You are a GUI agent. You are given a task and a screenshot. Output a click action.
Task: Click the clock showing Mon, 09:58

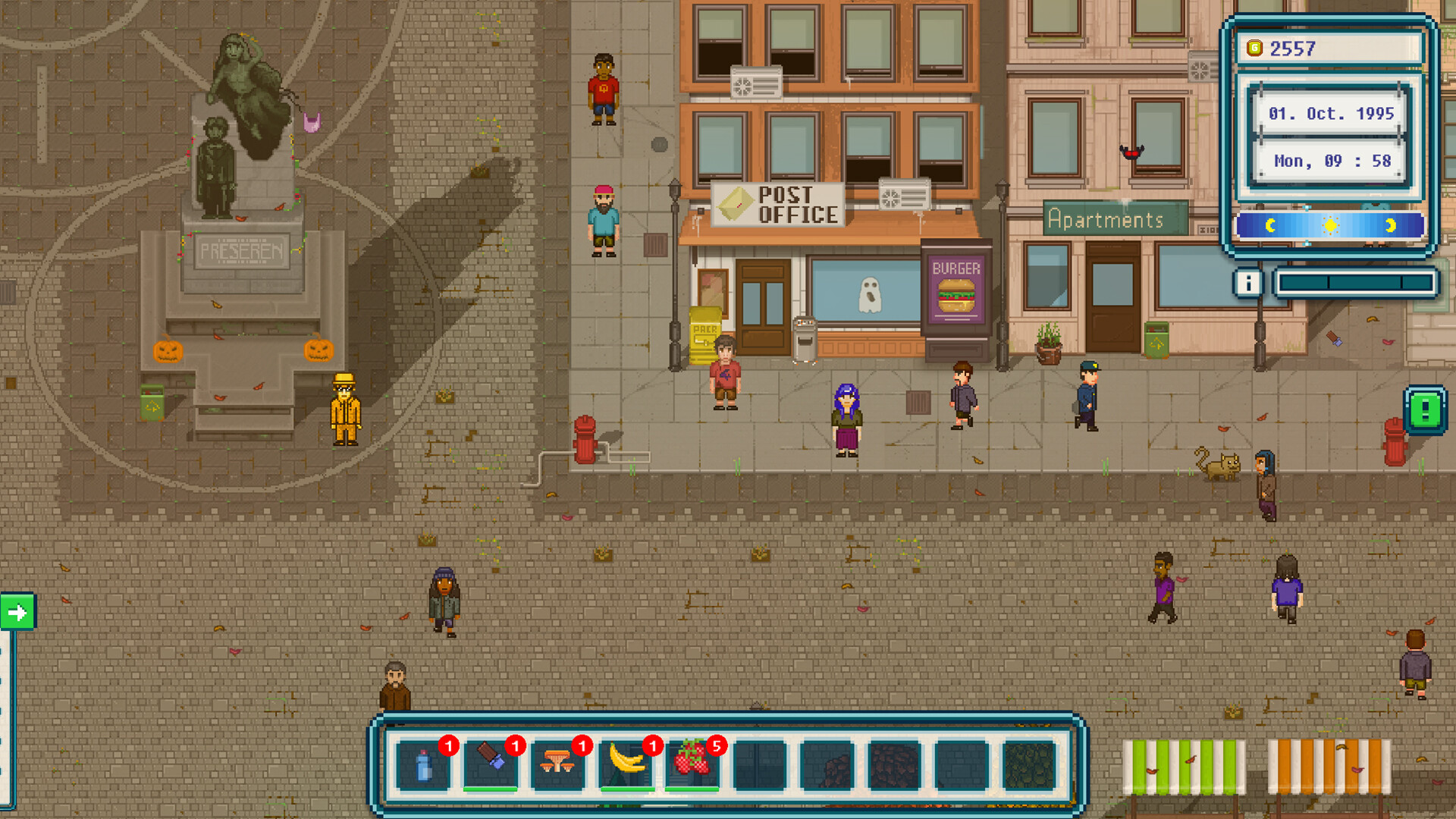click(1332, 160)
